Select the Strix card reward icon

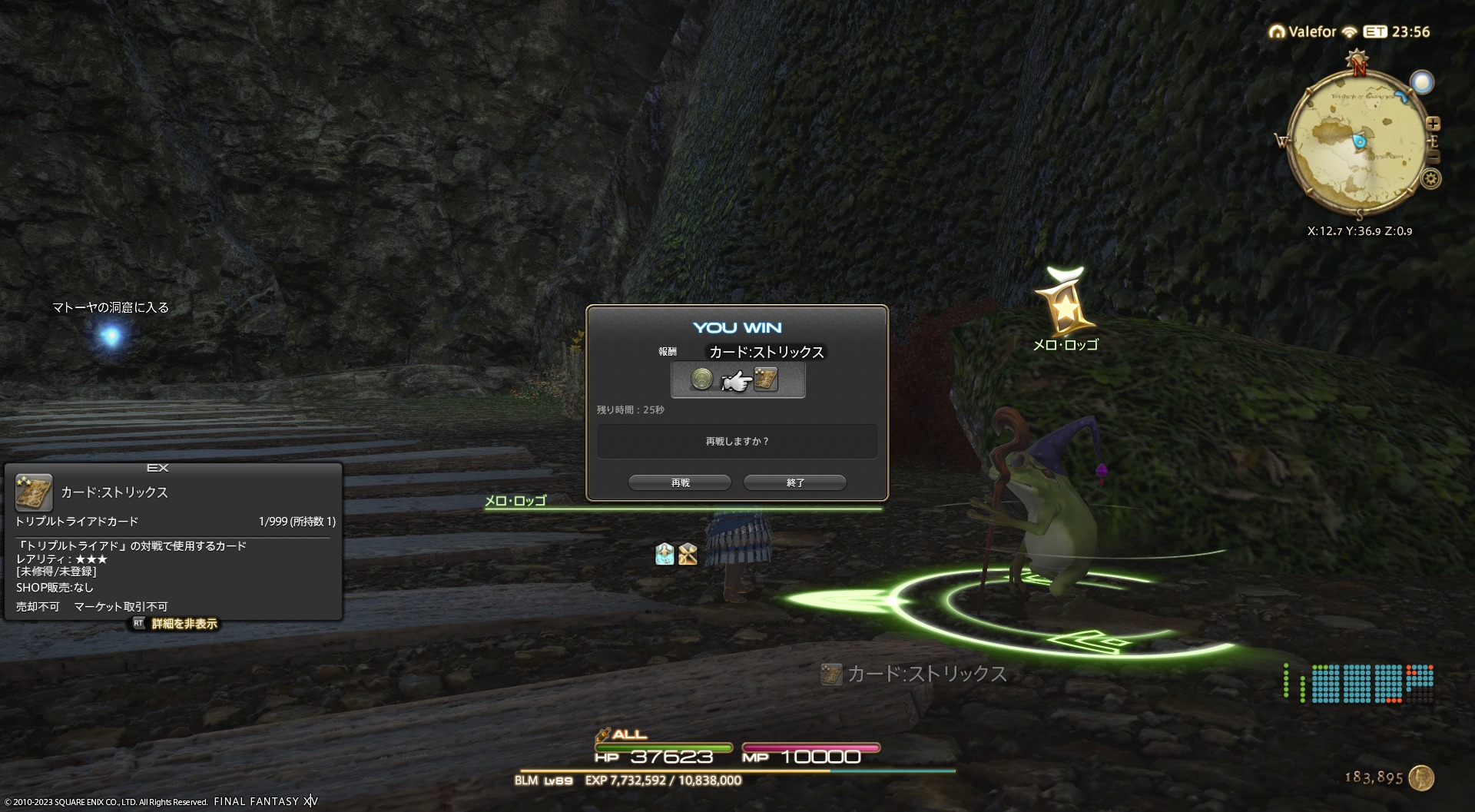point(766,379)
